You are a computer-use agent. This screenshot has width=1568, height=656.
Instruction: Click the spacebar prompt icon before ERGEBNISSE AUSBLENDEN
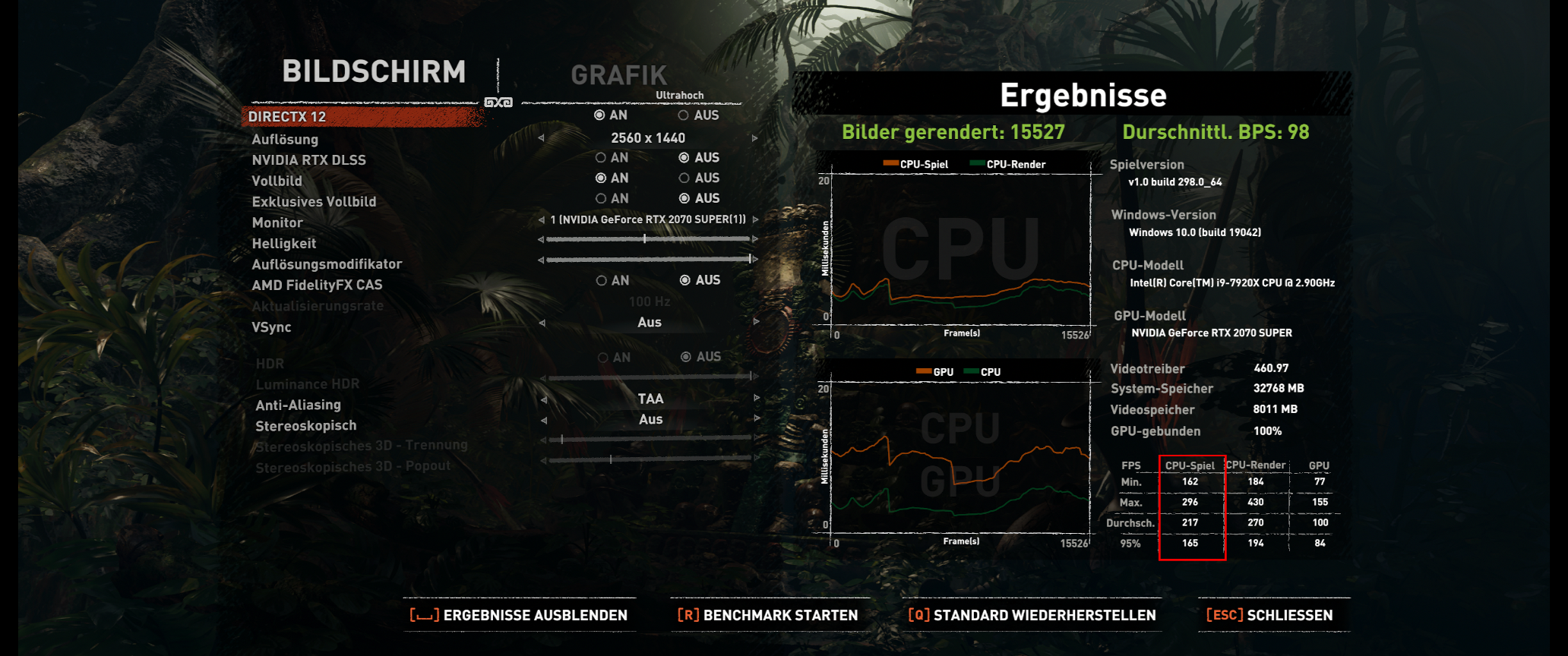(x=423, y=615)
